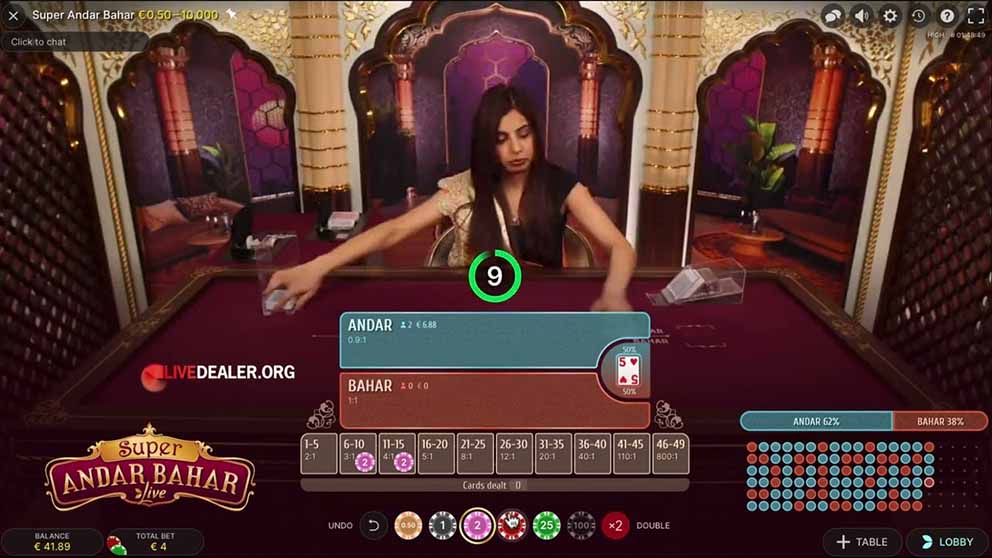The width and height of the screenshot is (992, 558).
Task: Show the game history clock icon
Action: pyautogui.click(x=919, y=15)
